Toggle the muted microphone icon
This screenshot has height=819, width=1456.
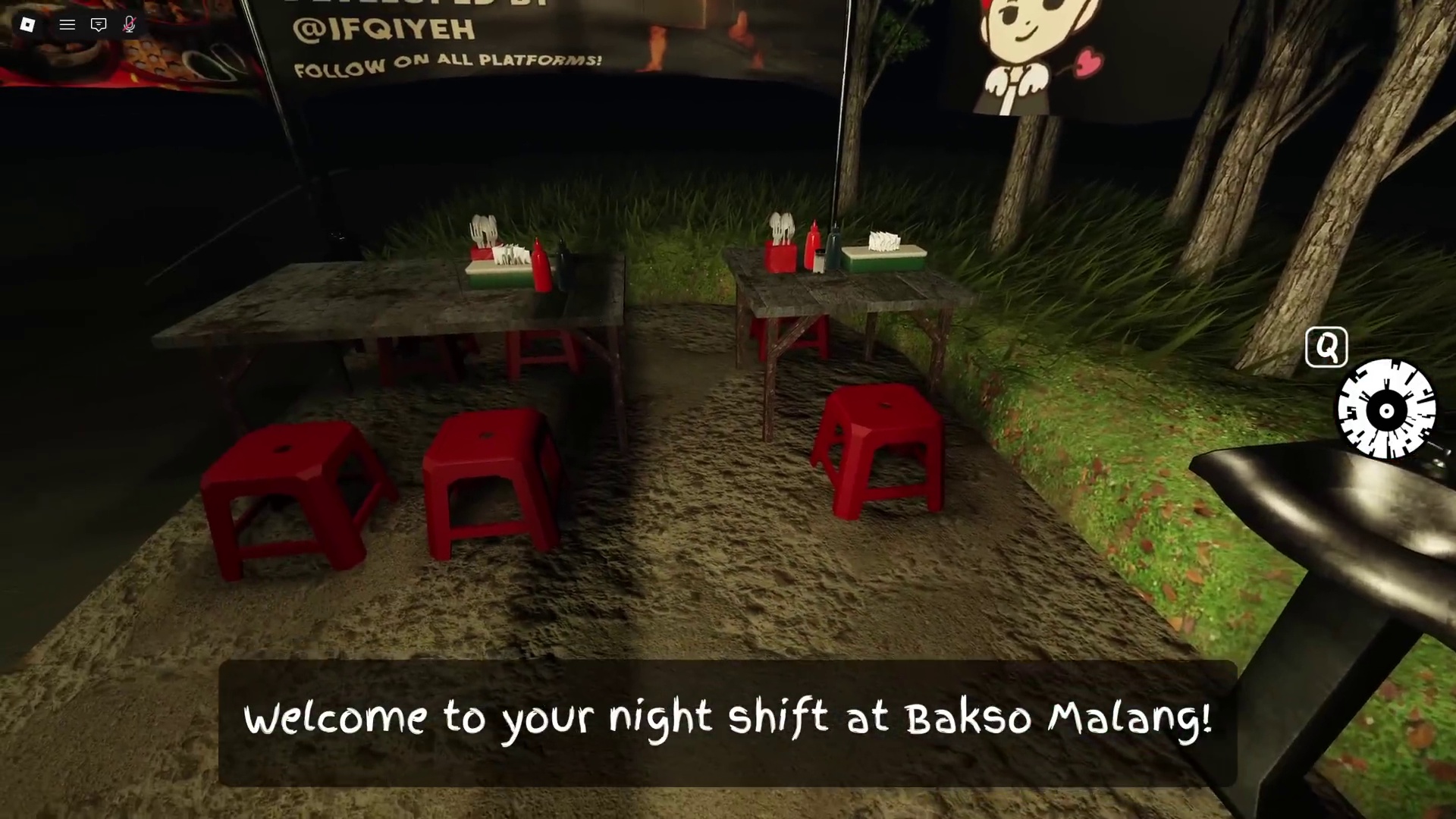pyautogui.click(x=130, y=24)
